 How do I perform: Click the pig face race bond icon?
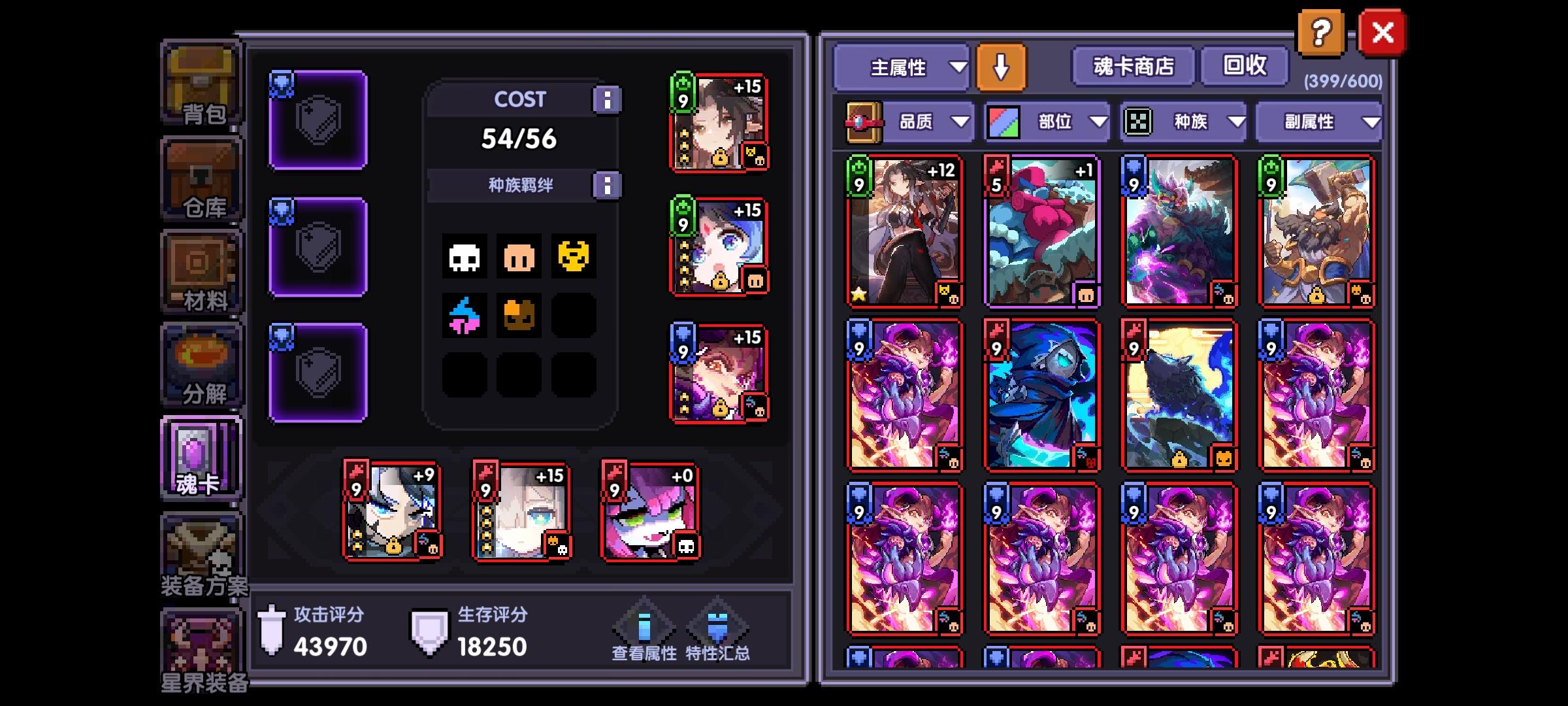pos(519,257)
